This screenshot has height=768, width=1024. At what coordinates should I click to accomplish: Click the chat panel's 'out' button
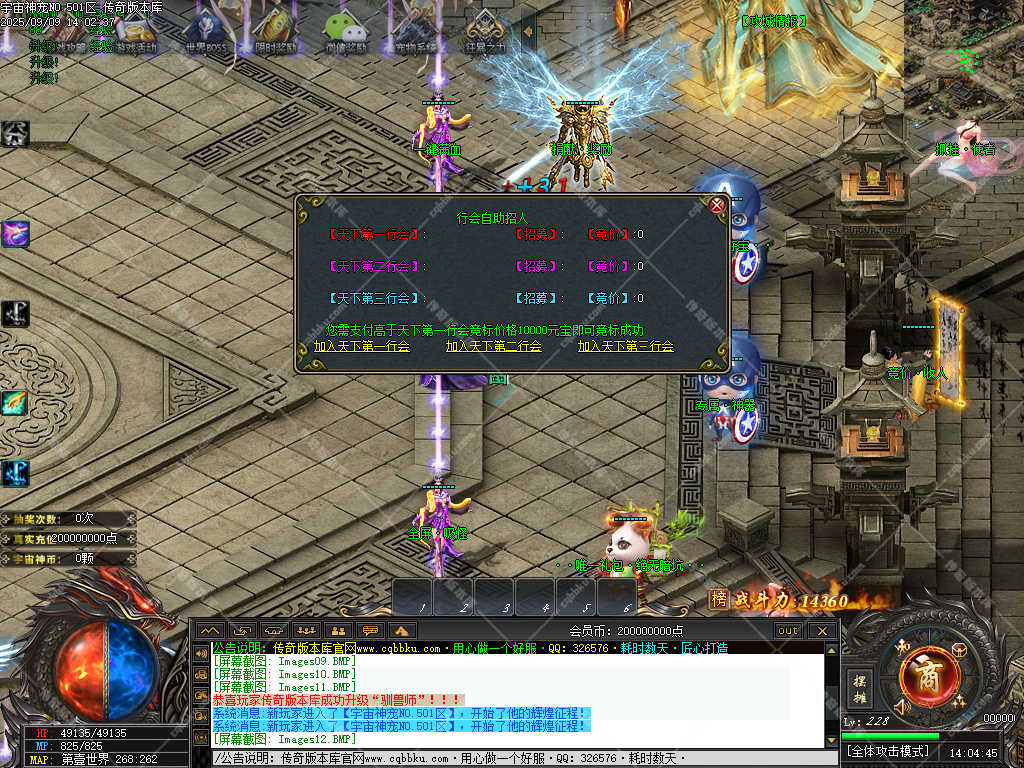coord(788,630)
